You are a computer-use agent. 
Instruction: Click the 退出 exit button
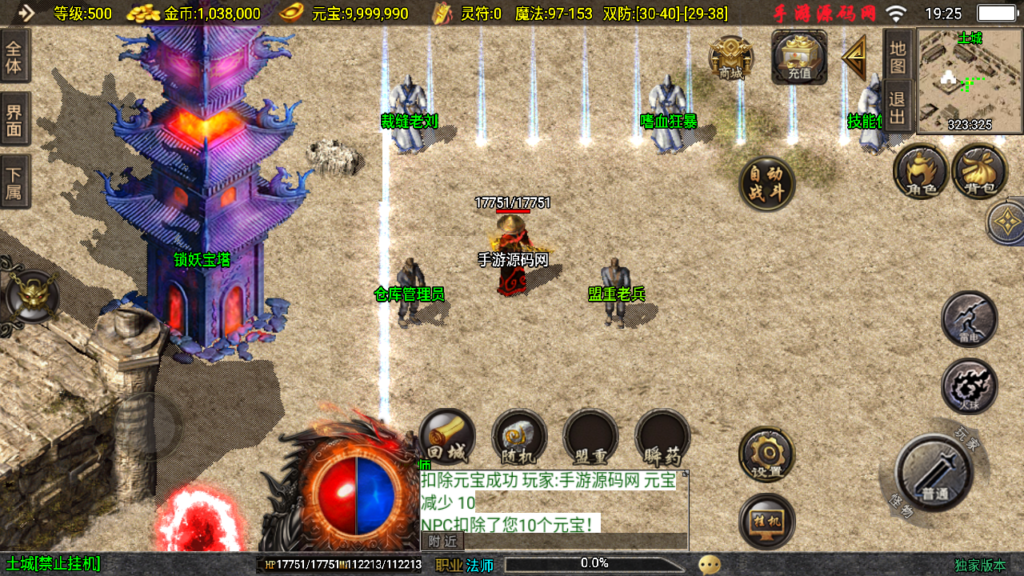tap(897, 107)
